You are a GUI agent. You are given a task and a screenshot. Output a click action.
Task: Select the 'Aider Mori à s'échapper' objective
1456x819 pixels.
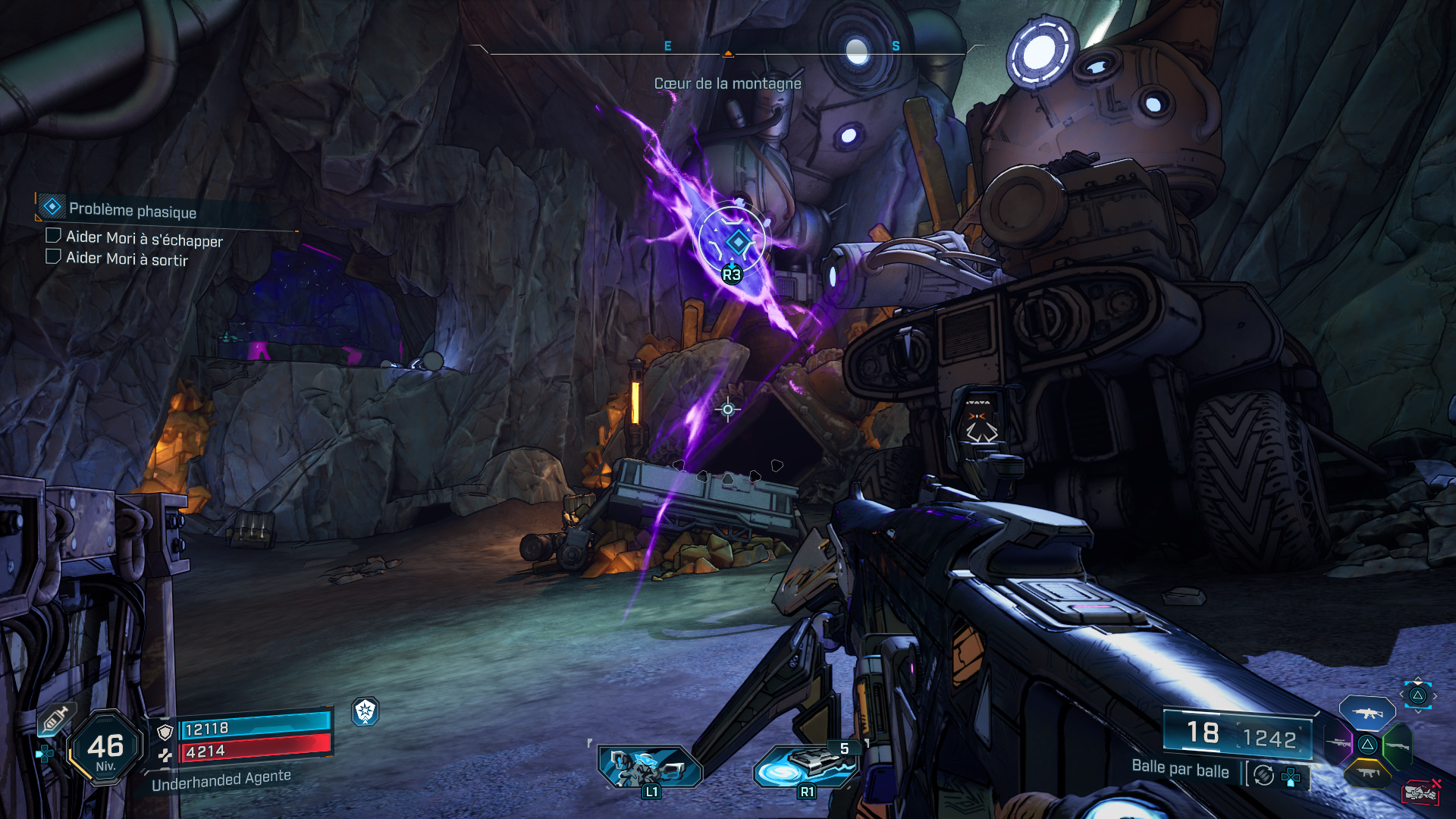(143, 239)
